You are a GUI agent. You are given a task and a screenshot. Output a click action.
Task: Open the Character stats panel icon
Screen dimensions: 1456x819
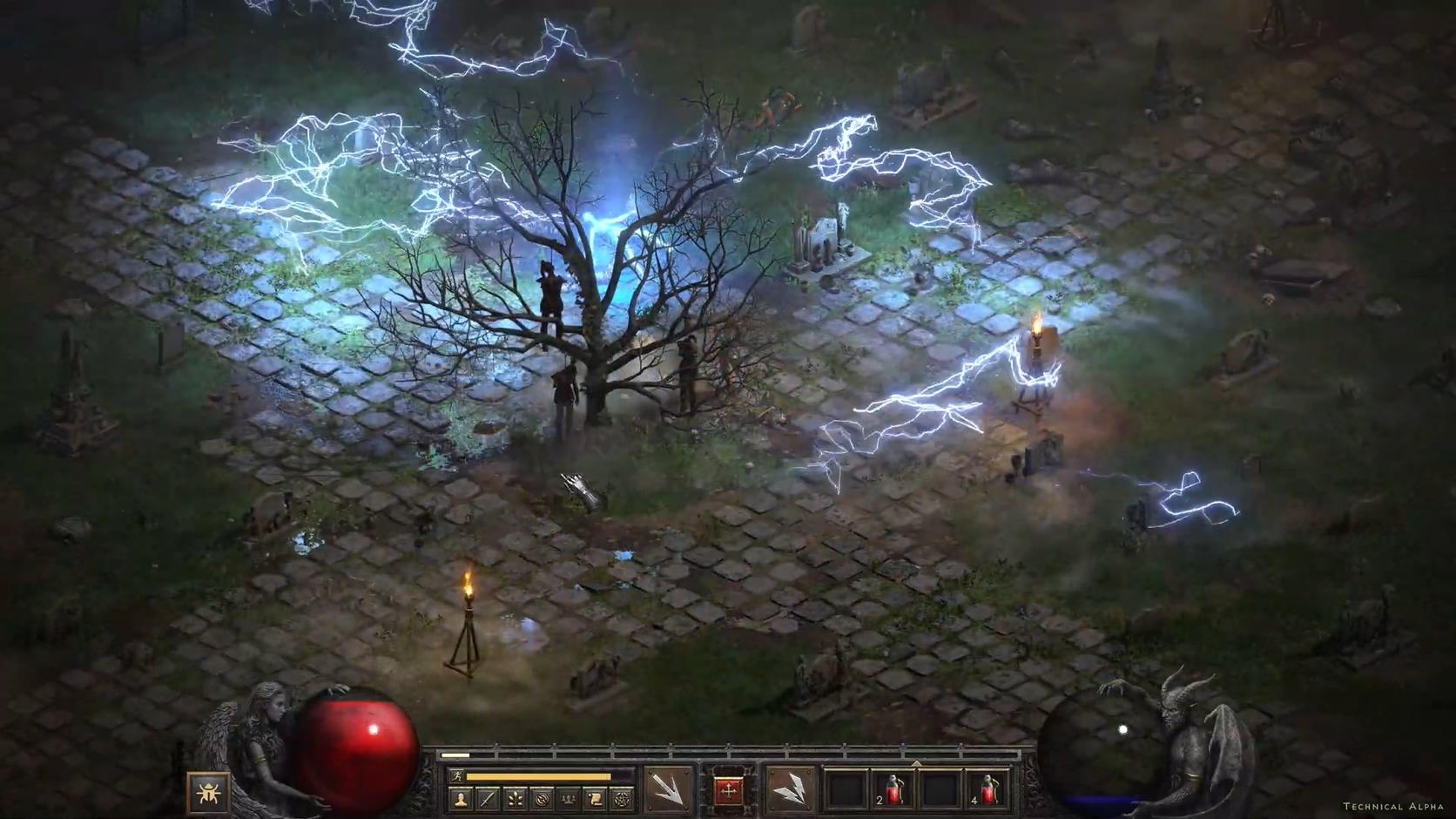(x=460, y=800)
